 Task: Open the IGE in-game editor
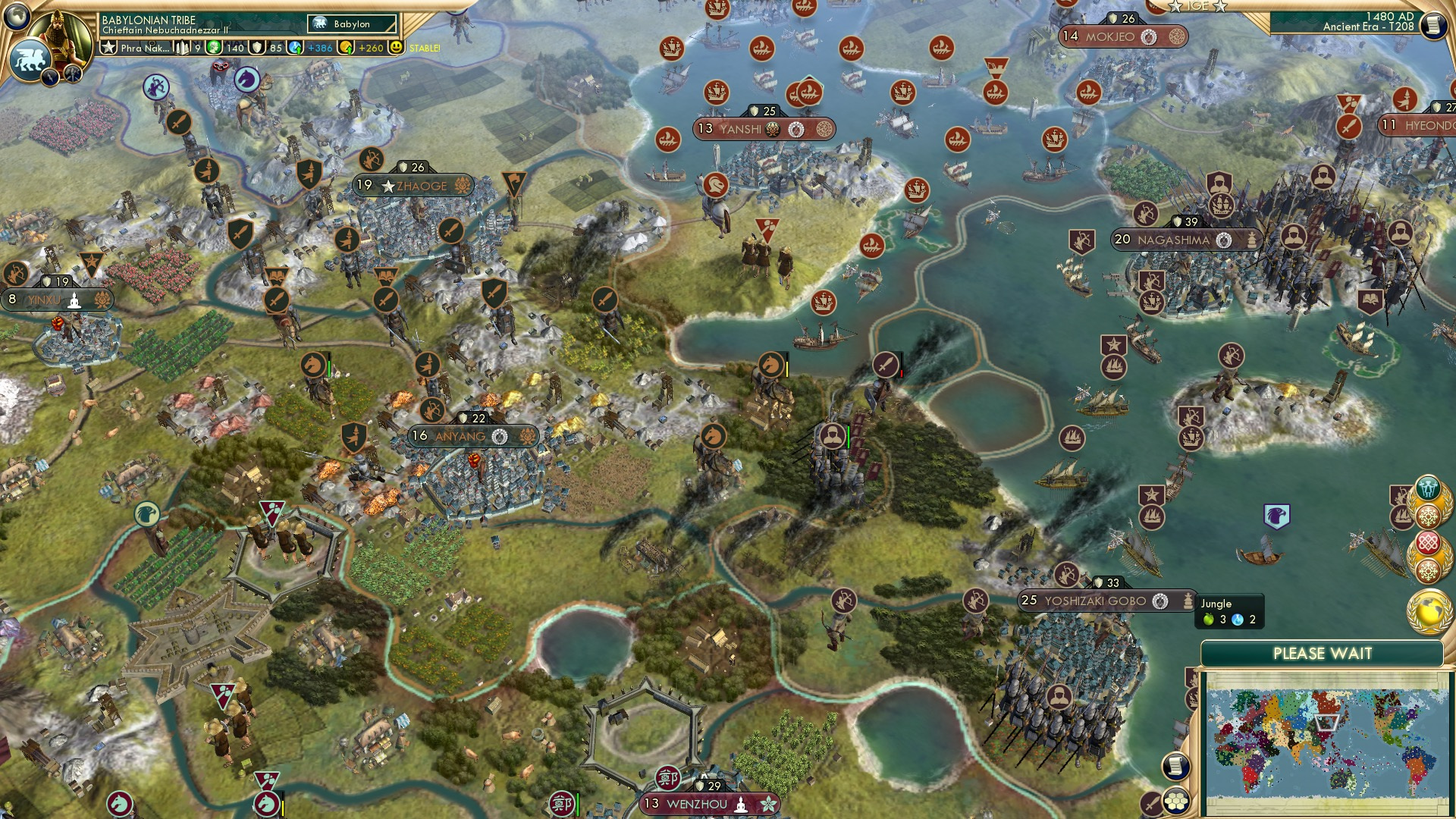coord(1197,6)
